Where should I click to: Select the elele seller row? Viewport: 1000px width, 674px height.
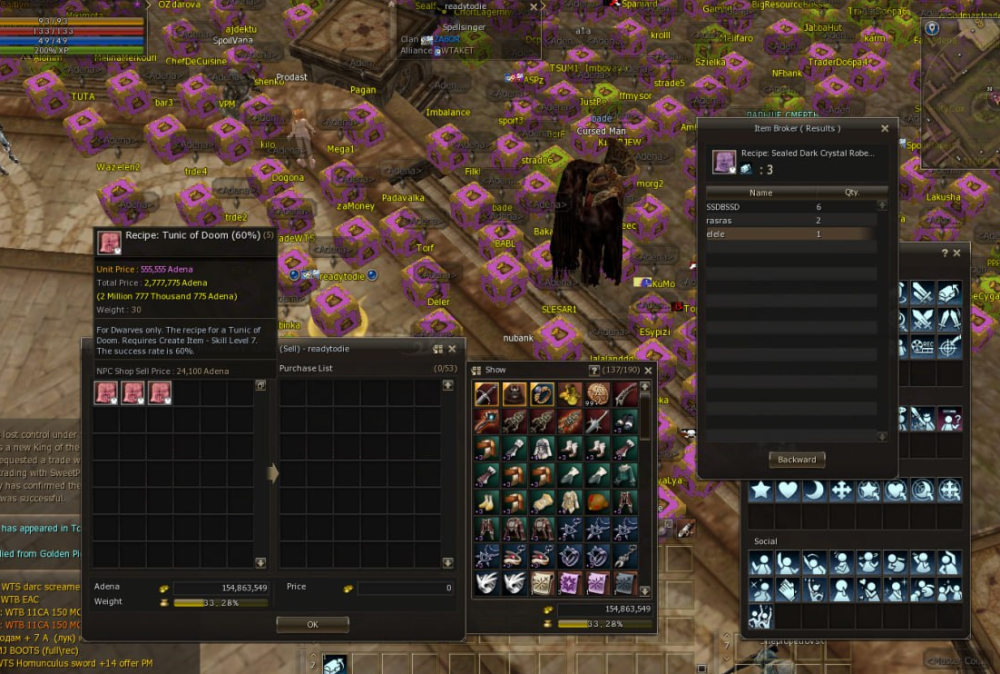point(790,234)
